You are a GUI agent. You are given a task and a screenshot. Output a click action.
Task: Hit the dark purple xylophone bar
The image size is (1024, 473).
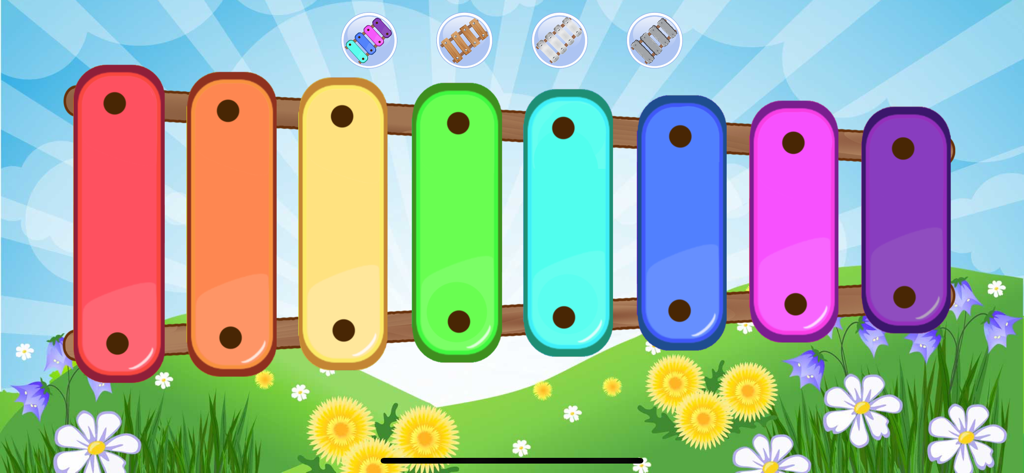(x=905, y=220)
